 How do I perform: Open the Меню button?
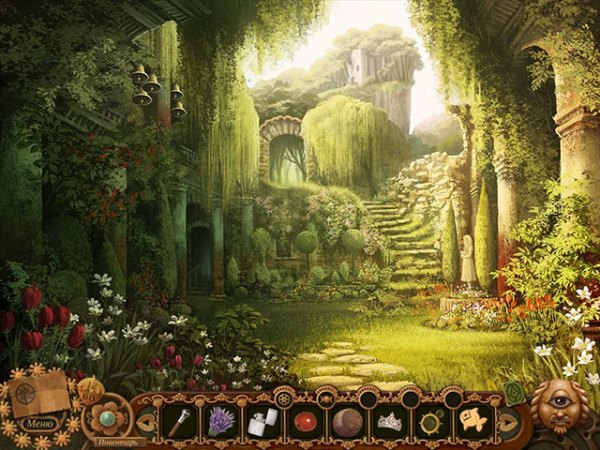[x=39, y=423]
